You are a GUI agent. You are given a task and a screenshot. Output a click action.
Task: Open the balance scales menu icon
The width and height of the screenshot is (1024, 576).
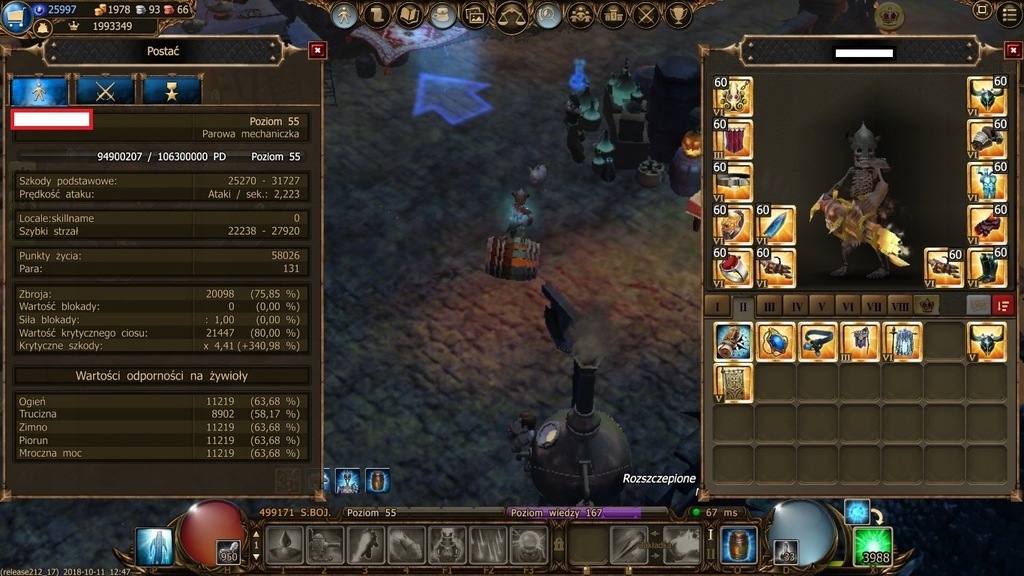[x=512, y=15]
